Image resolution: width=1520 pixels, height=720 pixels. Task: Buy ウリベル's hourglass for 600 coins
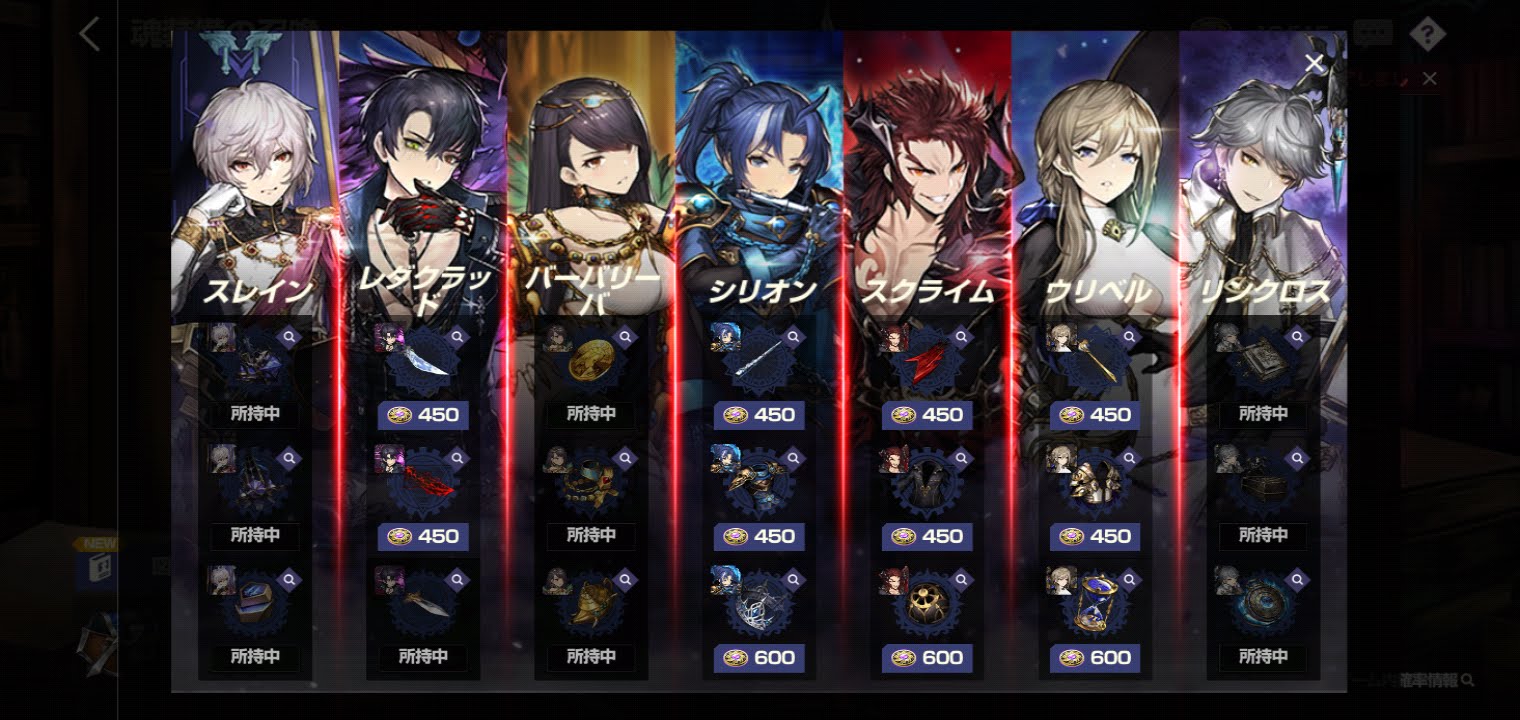pos(1094,658)
